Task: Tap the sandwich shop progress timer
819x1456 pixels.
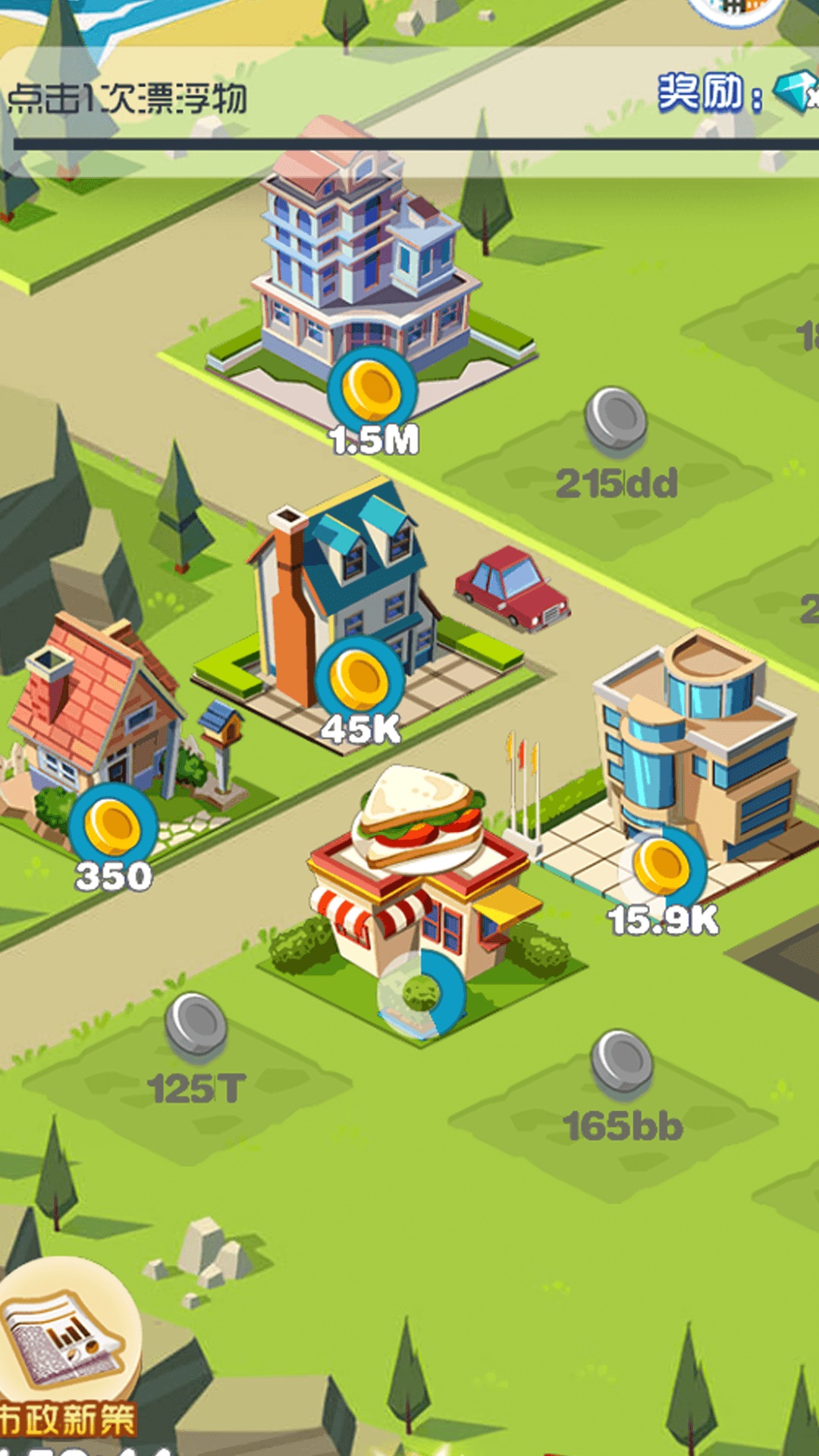Action: click(422, 992)
